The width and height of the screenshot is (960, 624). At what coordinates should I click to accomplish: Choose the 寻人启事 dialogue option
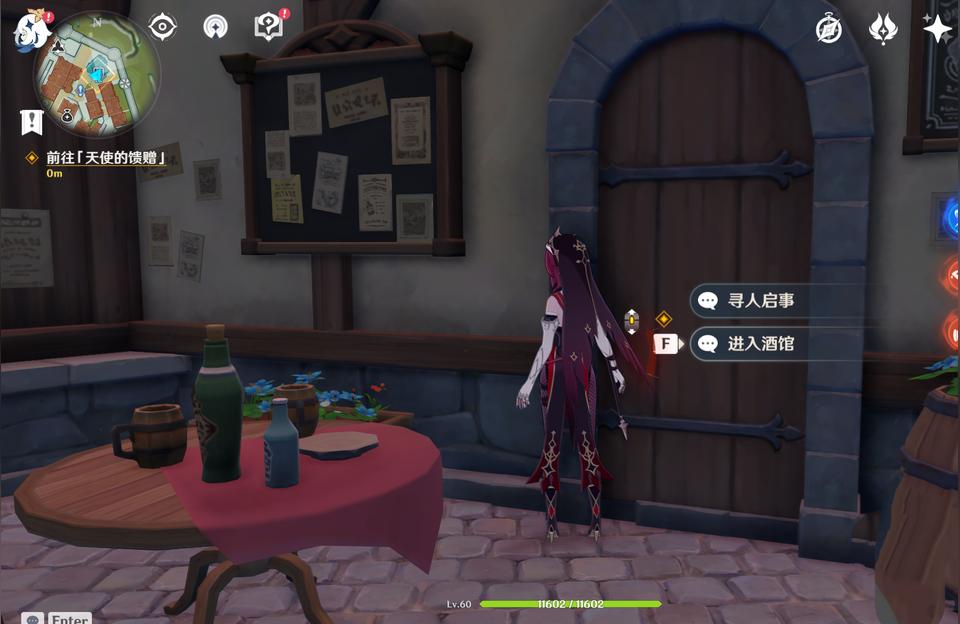(760, 300)
